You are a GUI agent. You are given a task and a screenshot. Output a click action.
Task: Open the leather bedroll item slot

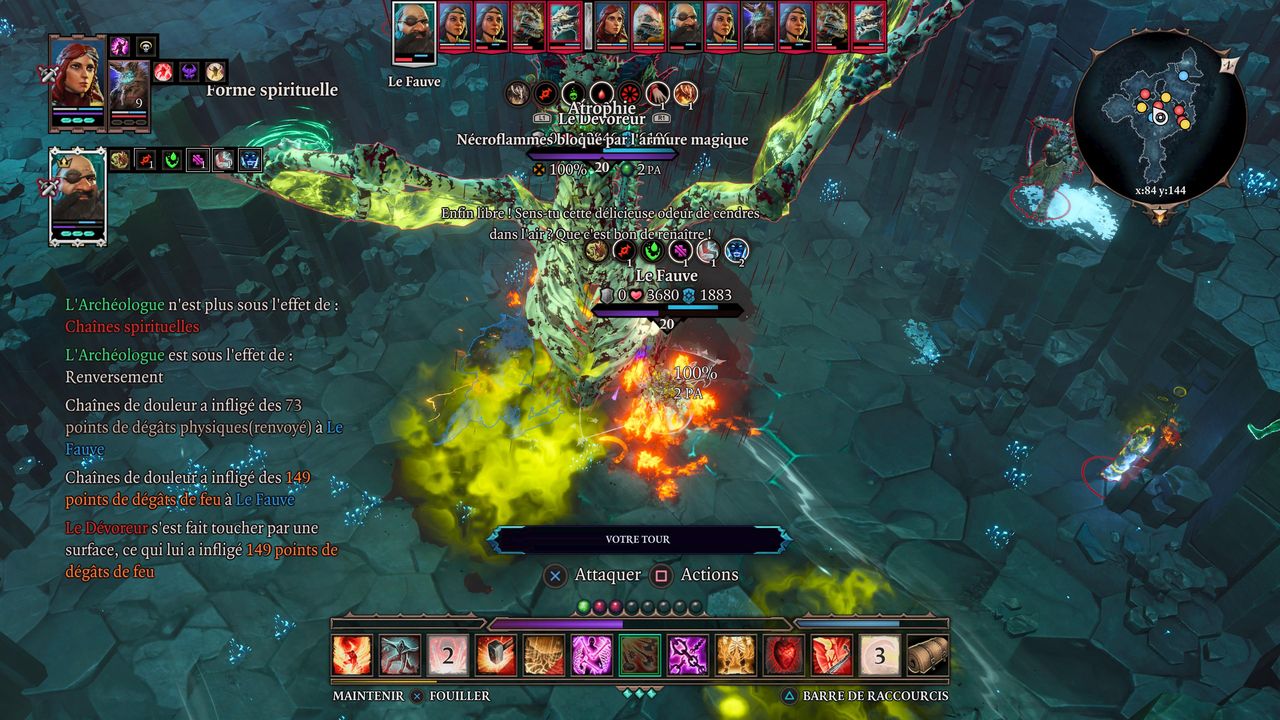point(927,656)
